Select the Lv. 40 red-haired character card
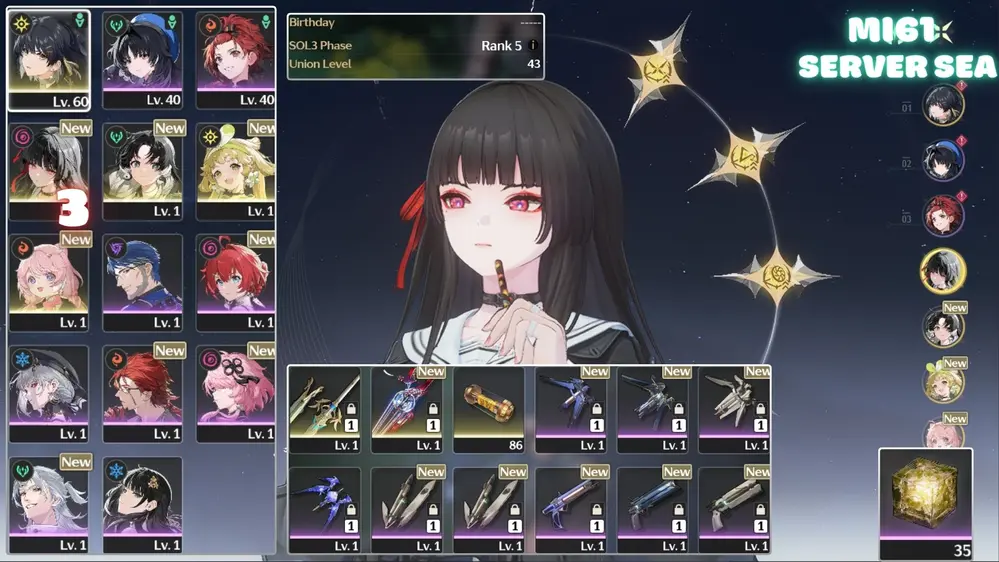Viewport: 999px width, 562px height. click(236, 60)
